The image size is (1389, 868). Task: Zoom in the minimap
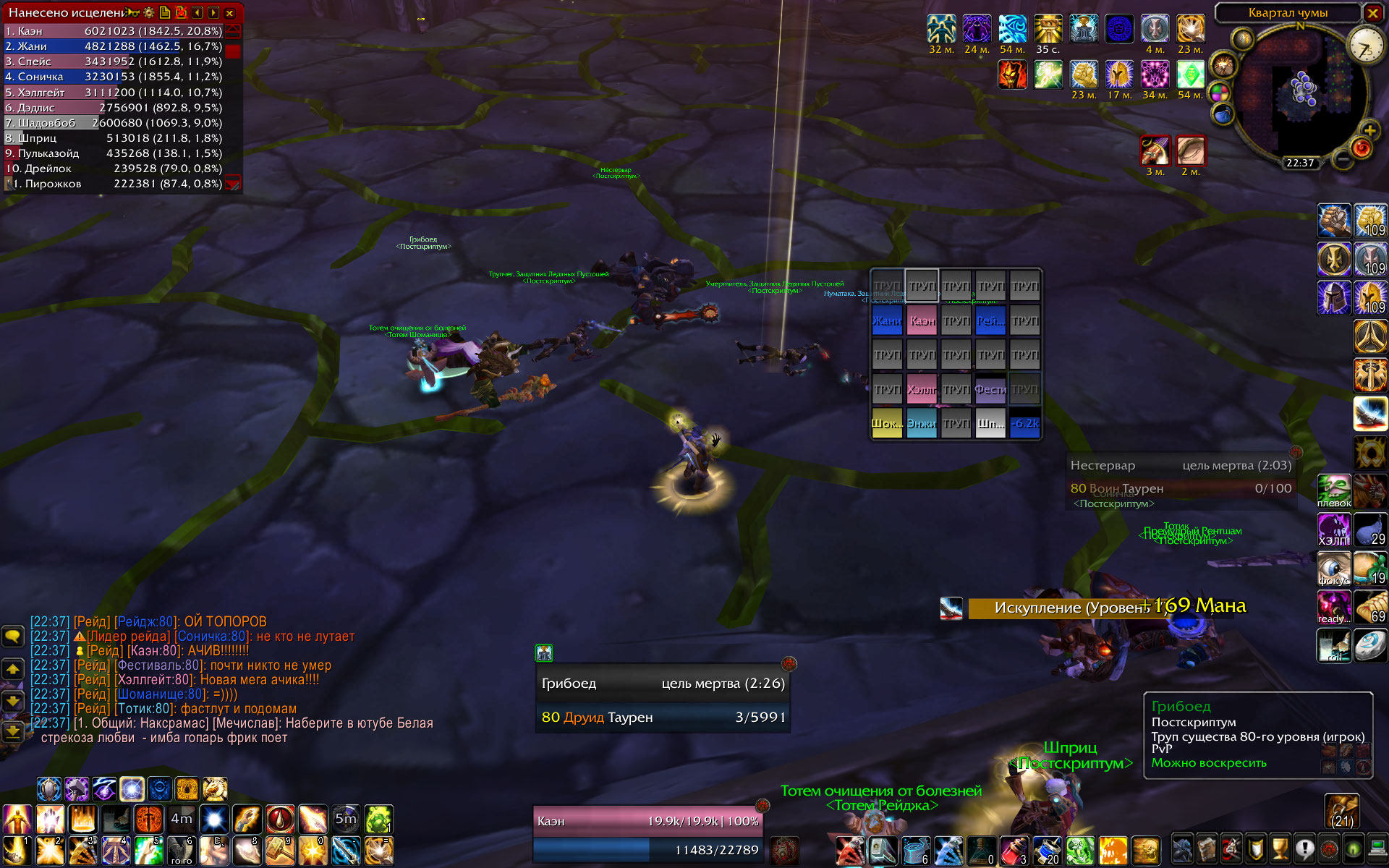1369,130
